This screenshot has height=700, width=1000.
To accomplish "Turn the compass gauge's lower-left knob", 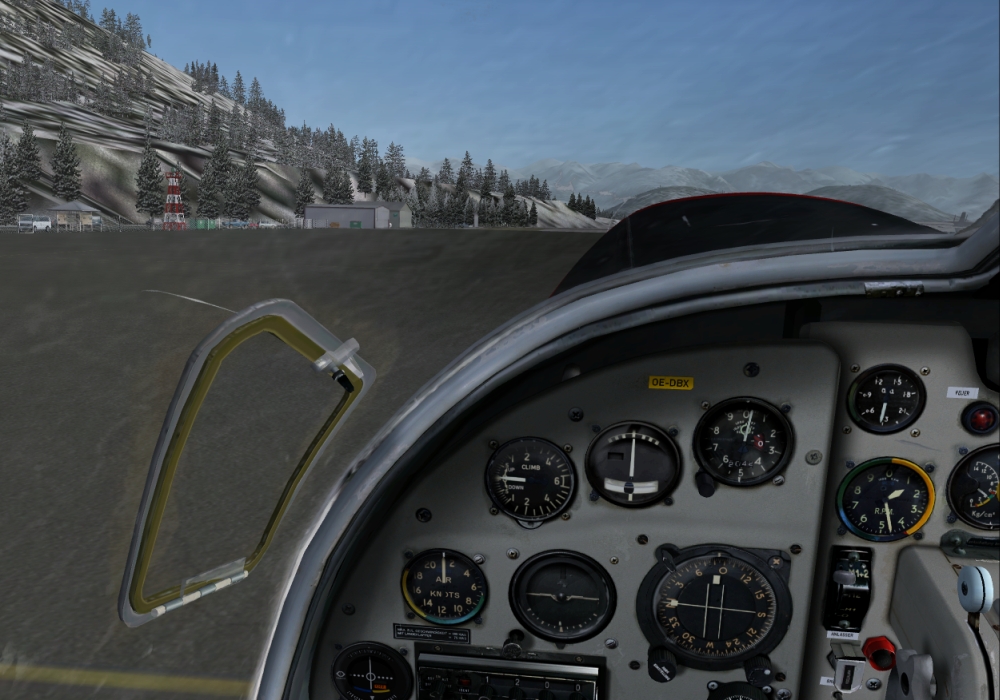I will point(660,662).
